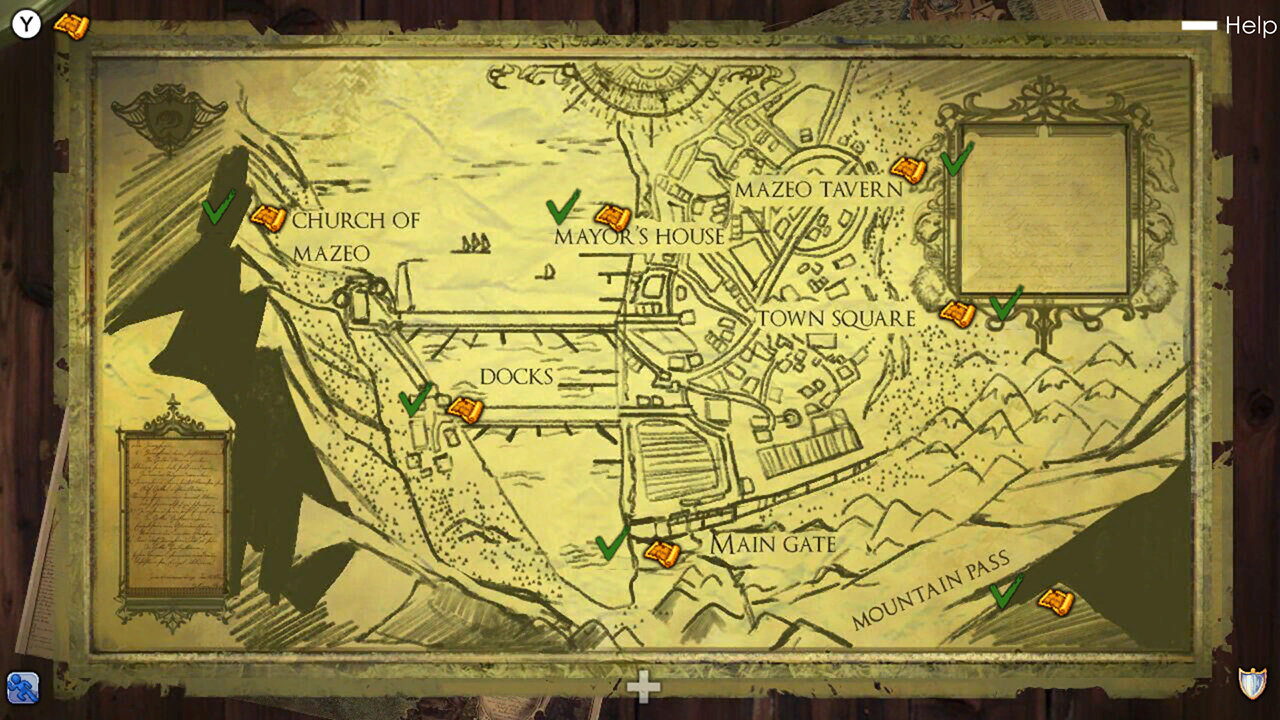Select the blue figures icon in bottom-left corner
1280x720 pixels.
coord(22,689)
